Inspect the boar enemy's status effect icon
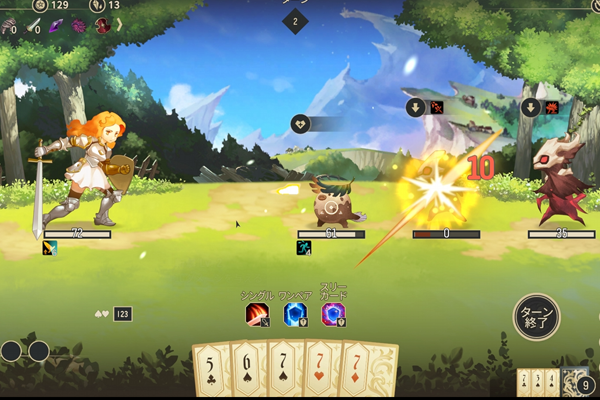600x400 pixels. (304, 248)
